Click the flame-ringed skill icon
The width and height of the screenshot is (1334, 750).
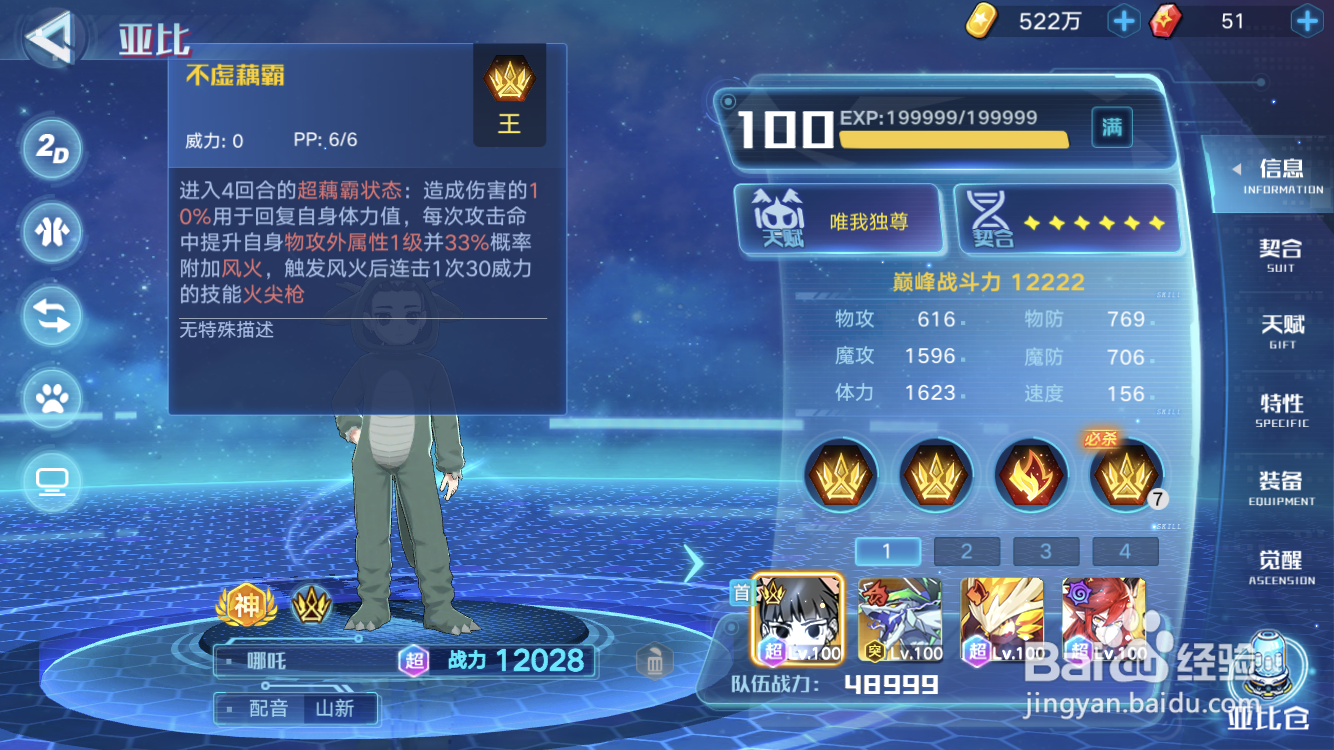1030,475
